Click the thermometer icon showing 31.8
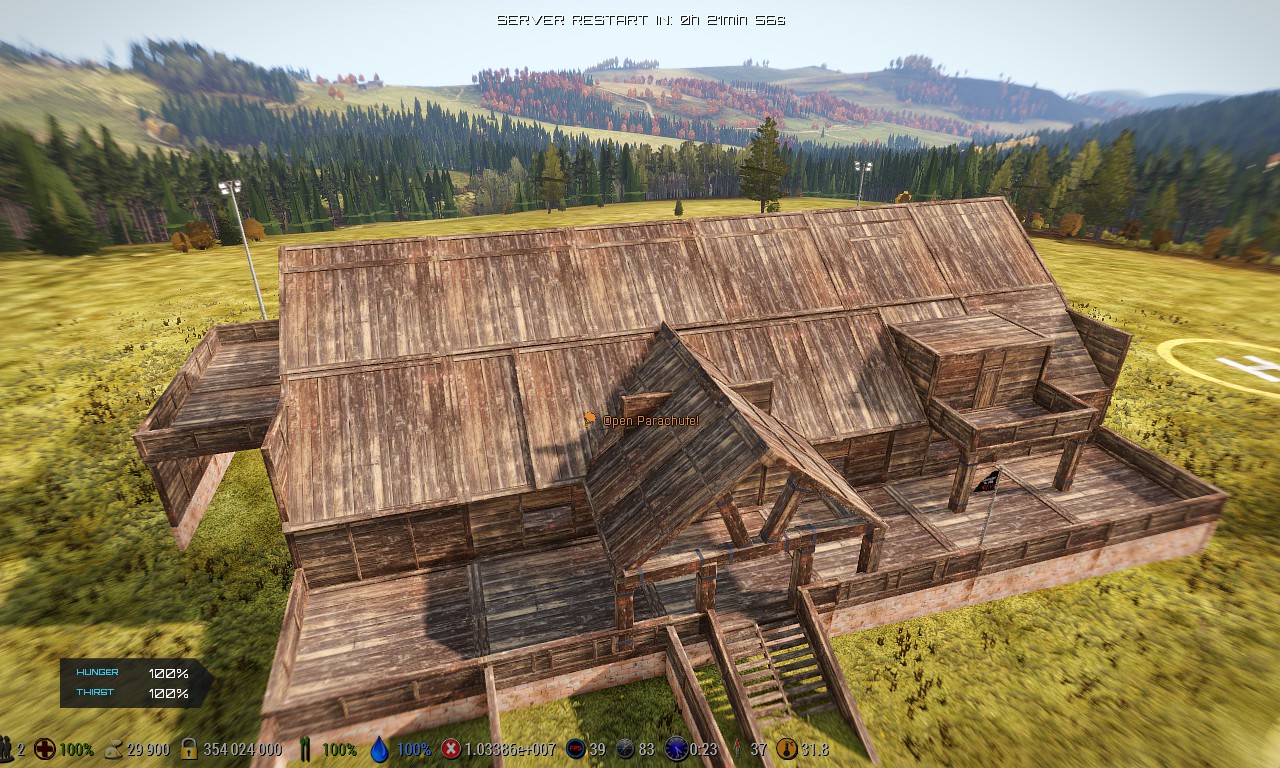The height and width of the screenshot is (768, 1280). coord(790,748)
